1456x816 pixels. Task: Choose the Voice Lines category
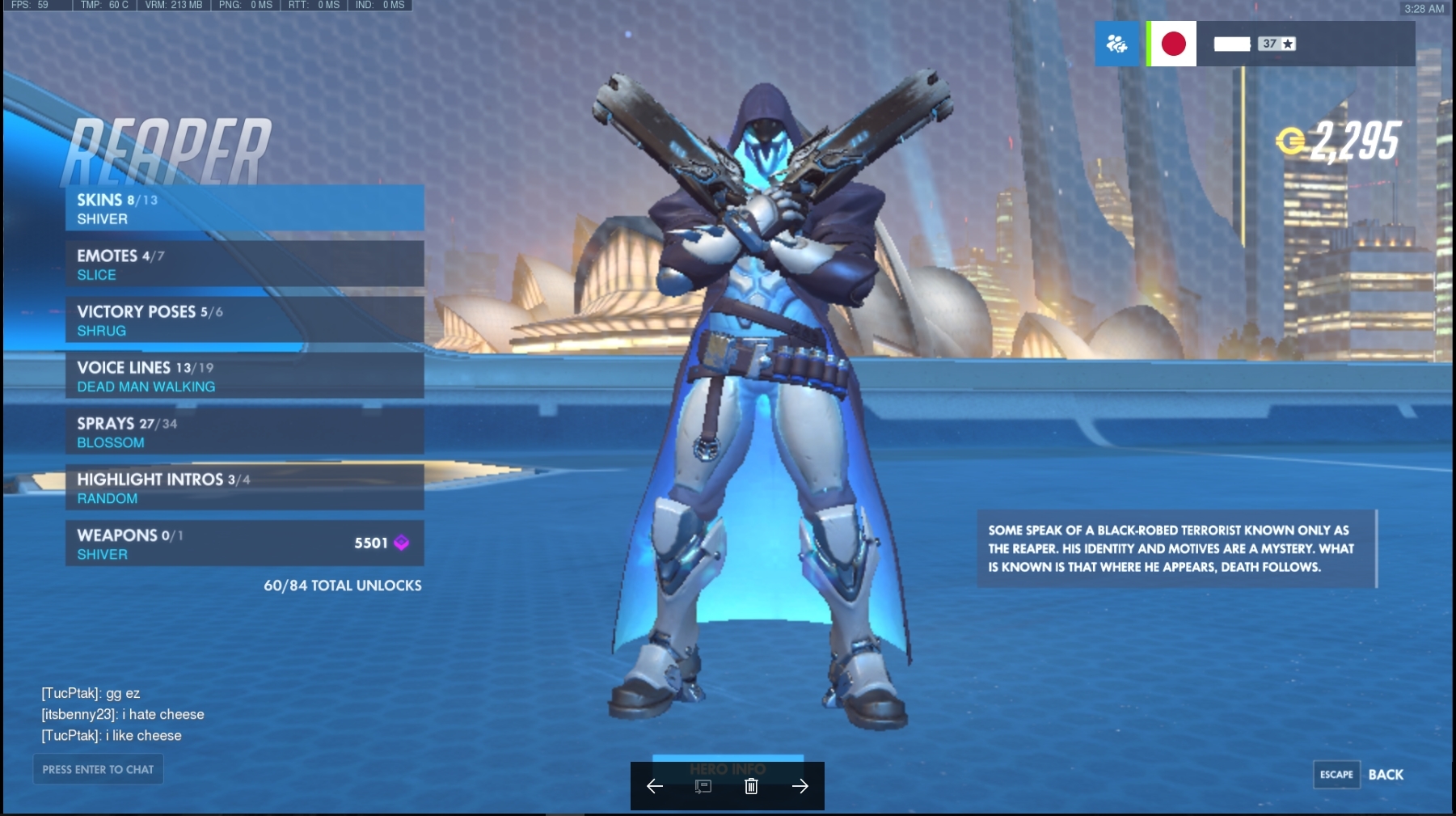[x=244, y=376]
